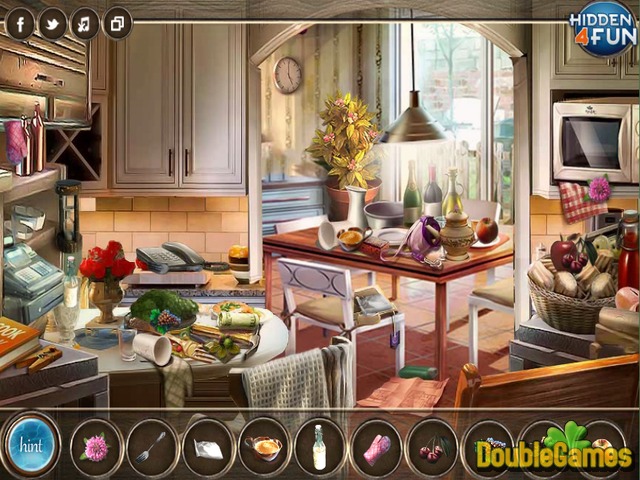The height and width of the screenshot is (480, 640).
Task: Pick the soup bowl item slot
Action: (264, 446)
